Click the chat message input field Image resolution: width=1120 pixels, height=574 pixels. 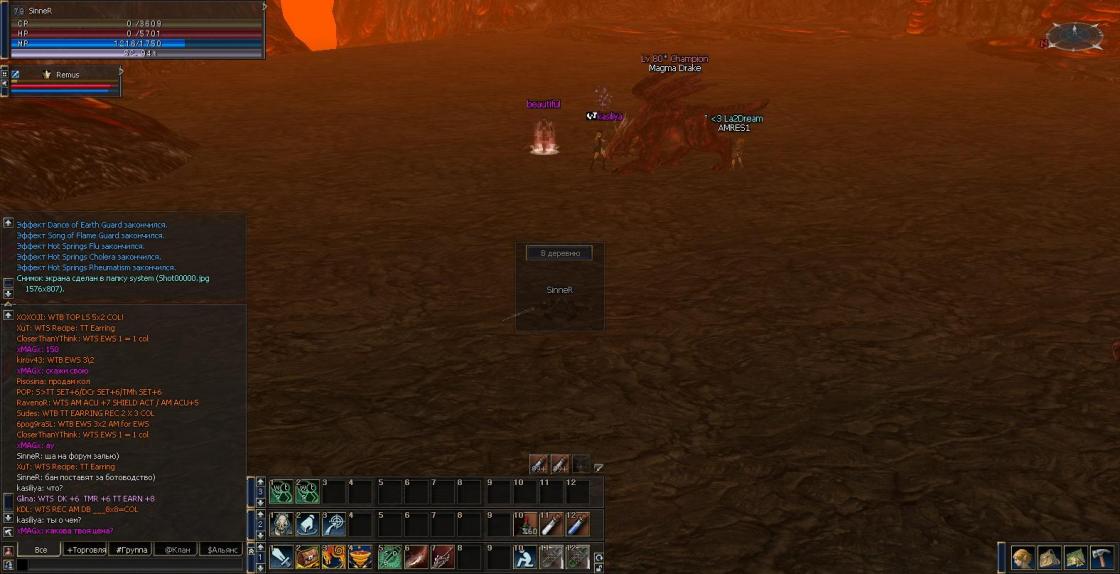pyautogui.click(x=130, y=565)
